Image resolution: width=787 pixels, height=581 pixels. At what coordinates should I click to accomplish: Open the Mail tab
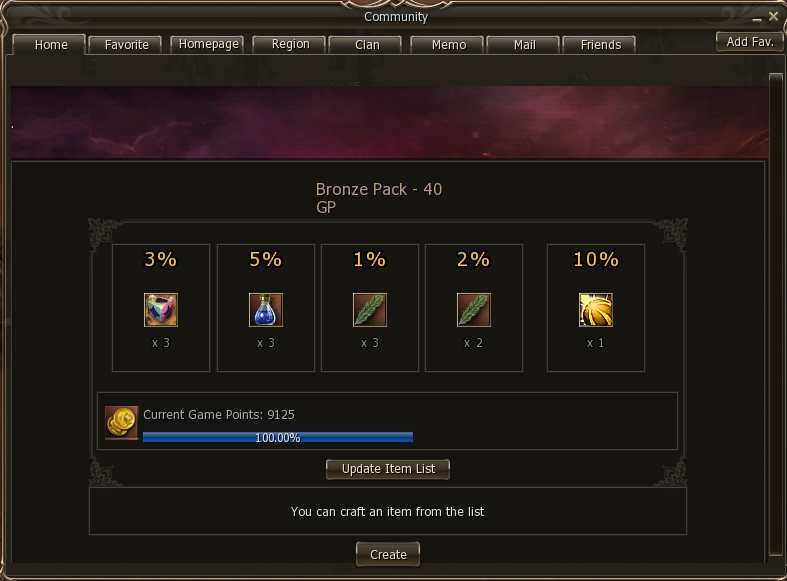(x=524, y=45)
